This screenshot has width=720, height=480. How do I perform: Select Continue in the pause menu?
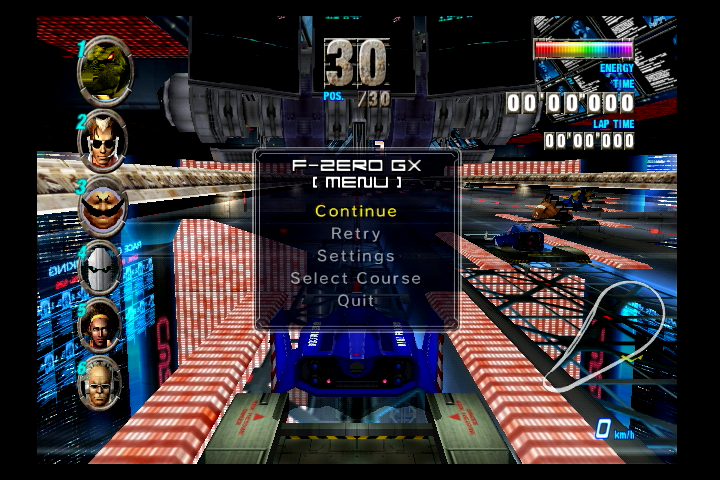[356, 211]
